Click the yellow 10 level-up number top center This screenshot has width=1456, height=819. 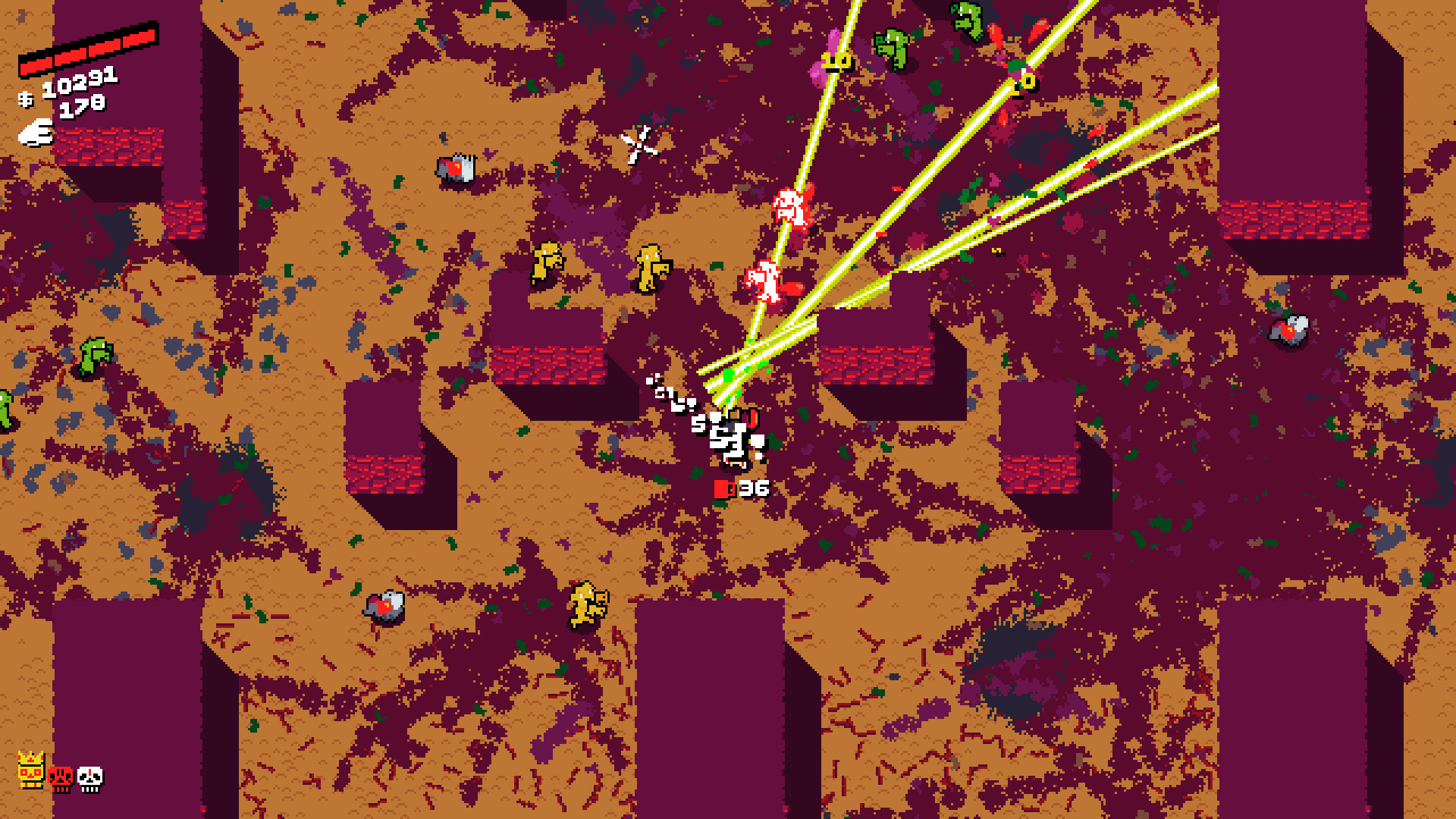tap(836, 59)
